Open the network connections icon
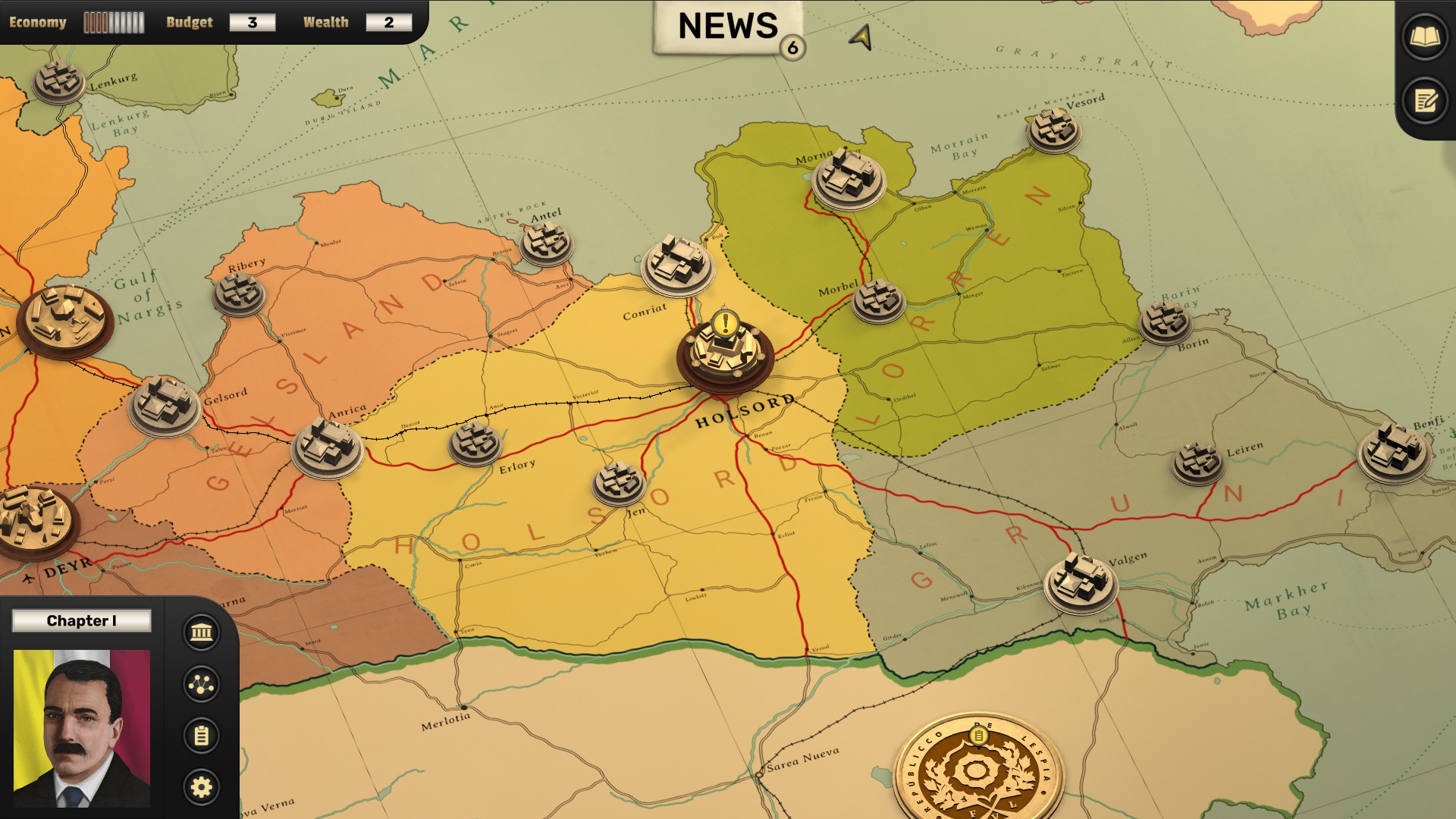The height and width of the screenshot is (819, 1456). coord(201,684)
